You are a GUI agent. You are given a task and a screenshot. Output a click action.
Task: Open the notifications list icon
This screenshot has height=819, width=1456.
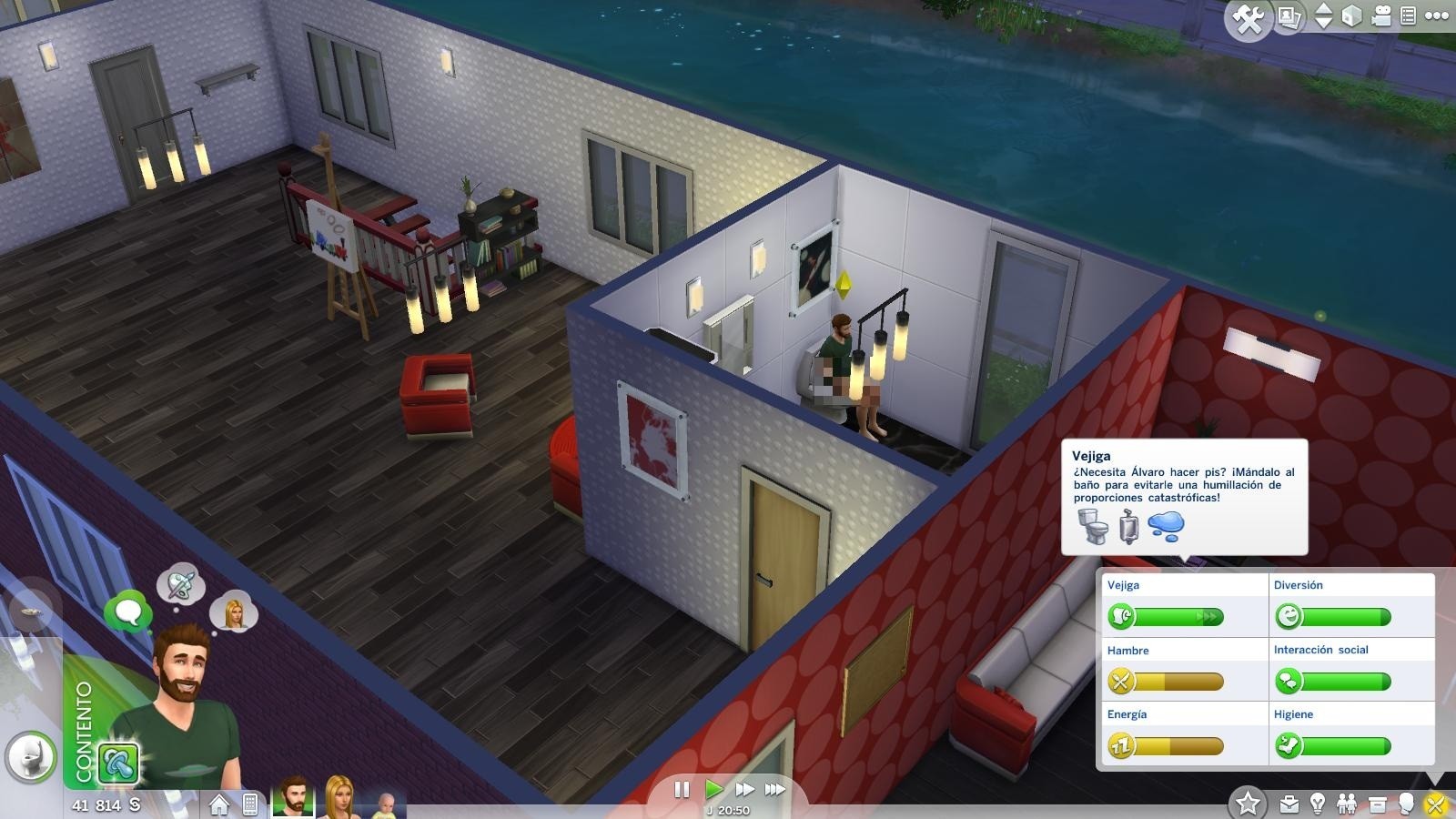[1409, 15]
